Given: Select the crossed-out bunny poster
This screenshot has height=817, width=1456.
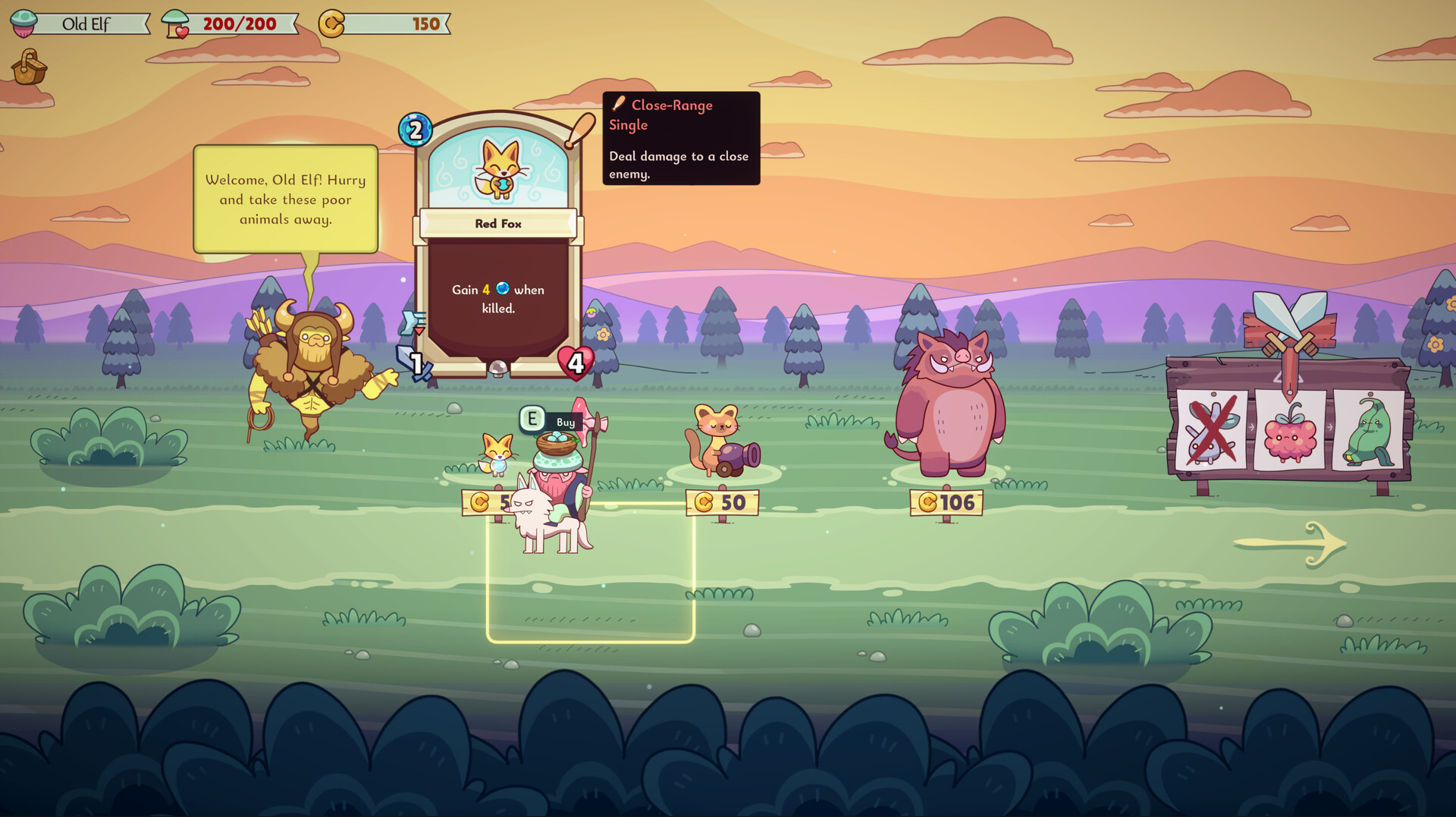Looking at the screenshot, I should click(1210, 431).
